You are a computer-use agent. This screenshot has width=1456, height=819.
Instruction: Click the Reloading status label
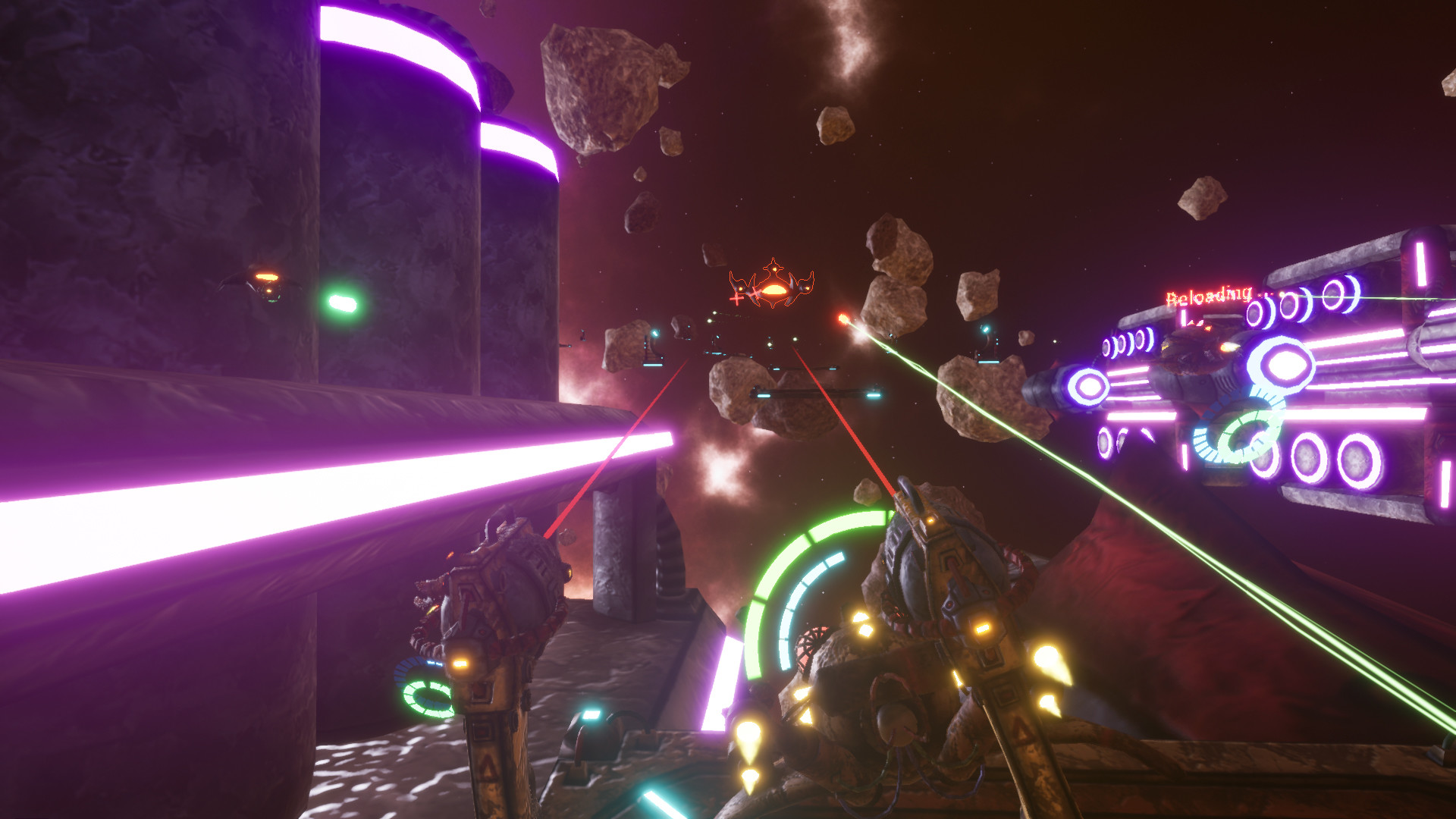[1209, 294]
